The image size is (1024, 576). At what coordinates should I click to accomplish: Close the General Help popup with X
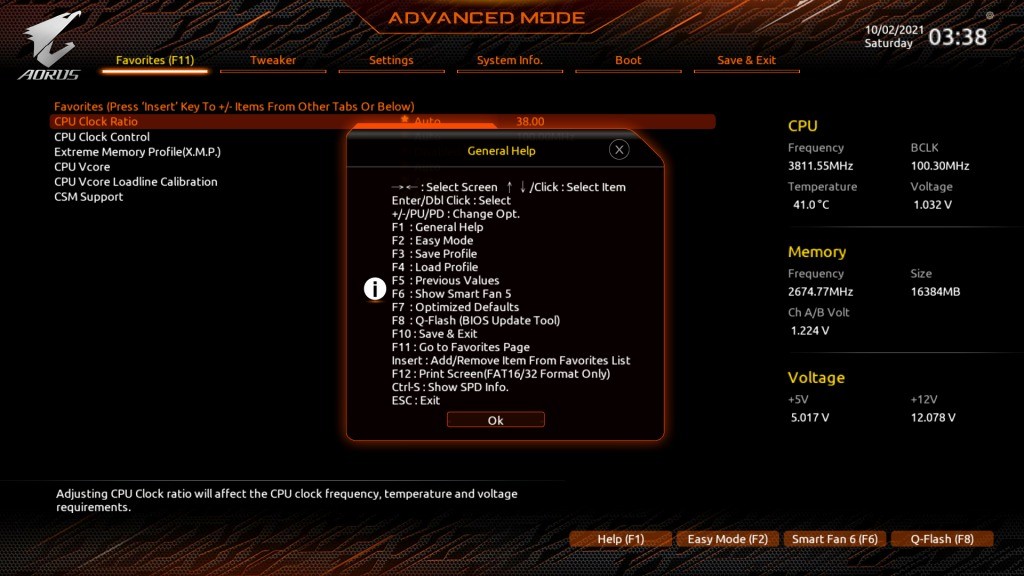(619, 150)
